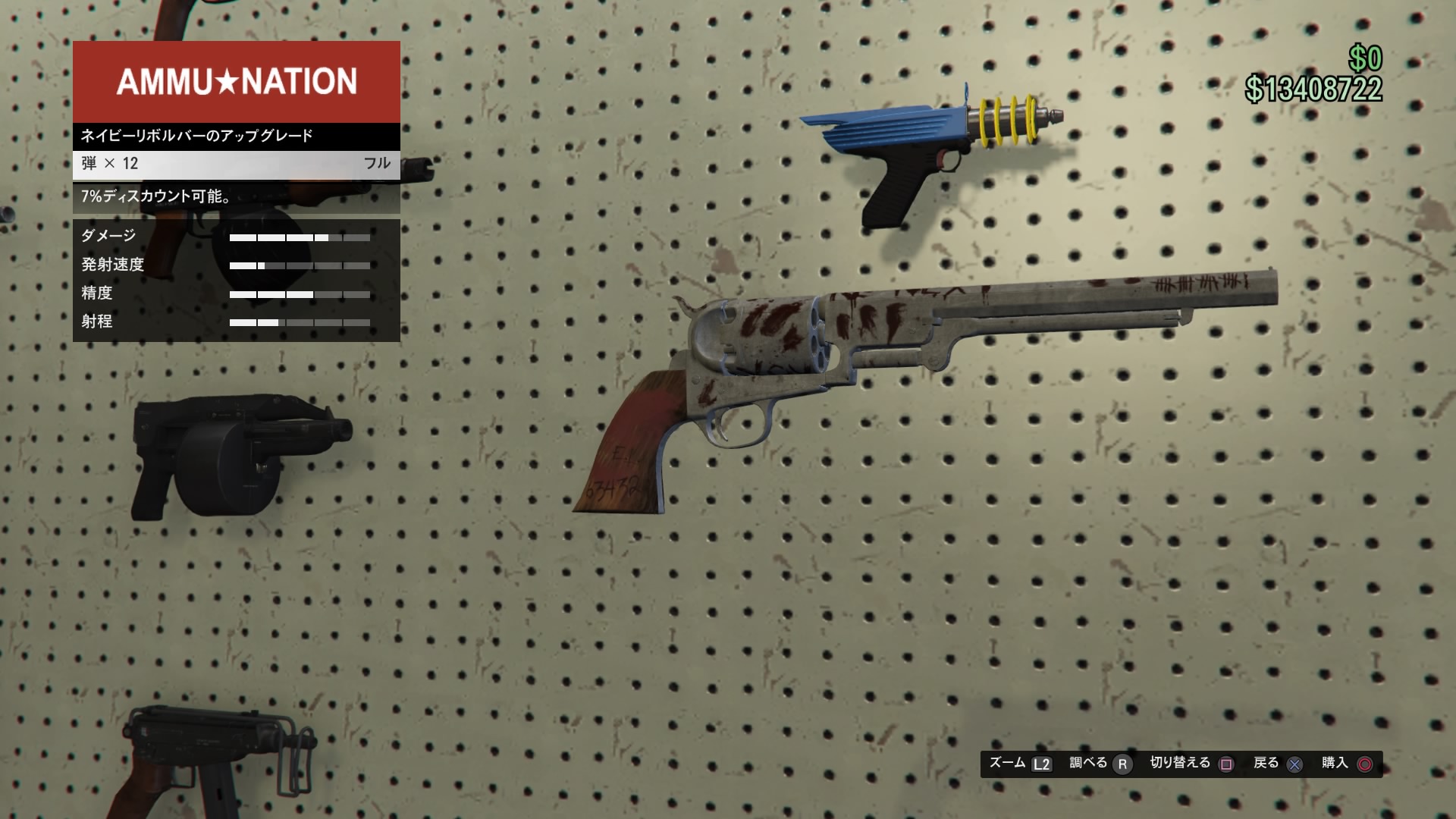This screenshot has height=819, width=1456.
Task: Click the green $13408722 cash balance
Action: point(1312,89)
